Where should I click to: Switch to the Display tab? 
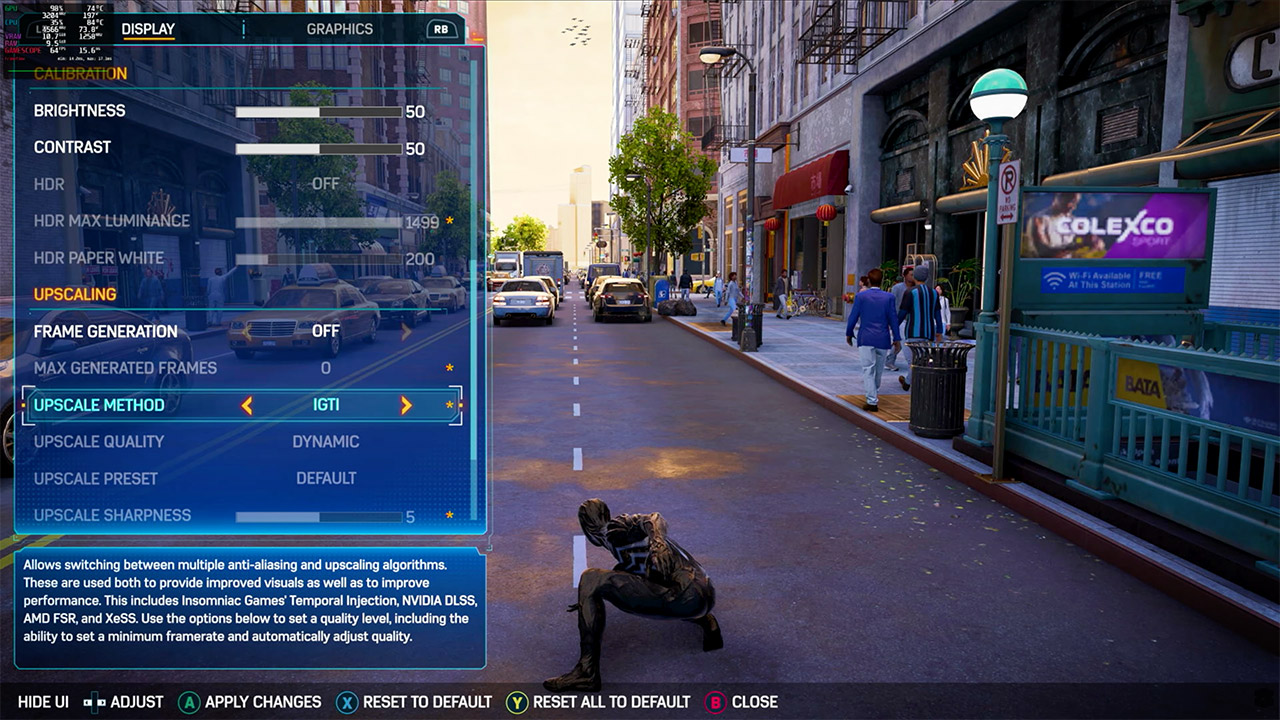point(148,29)
